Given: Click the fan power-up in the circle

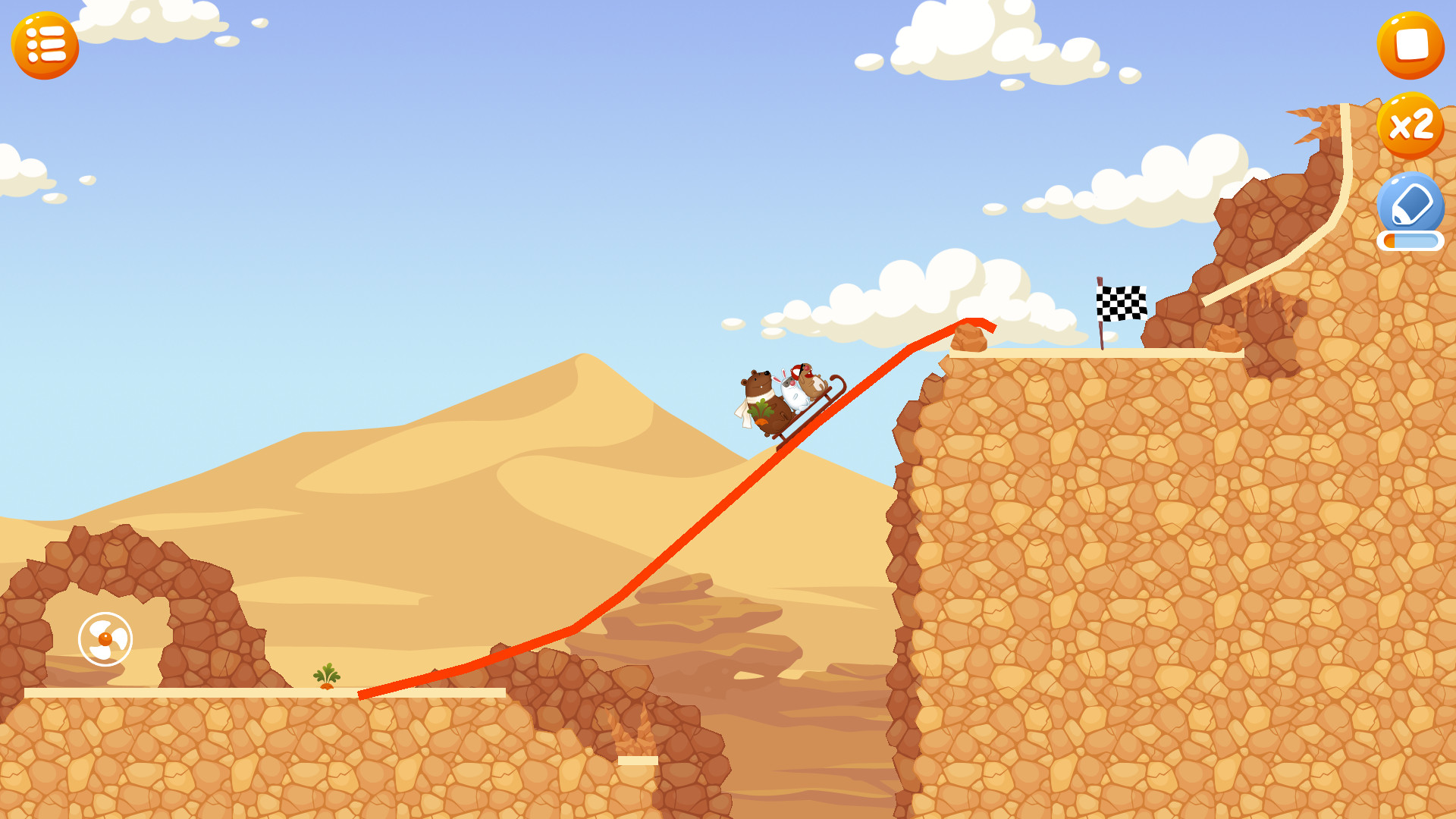Looking at the screenshot, I should tap(105, 639).
